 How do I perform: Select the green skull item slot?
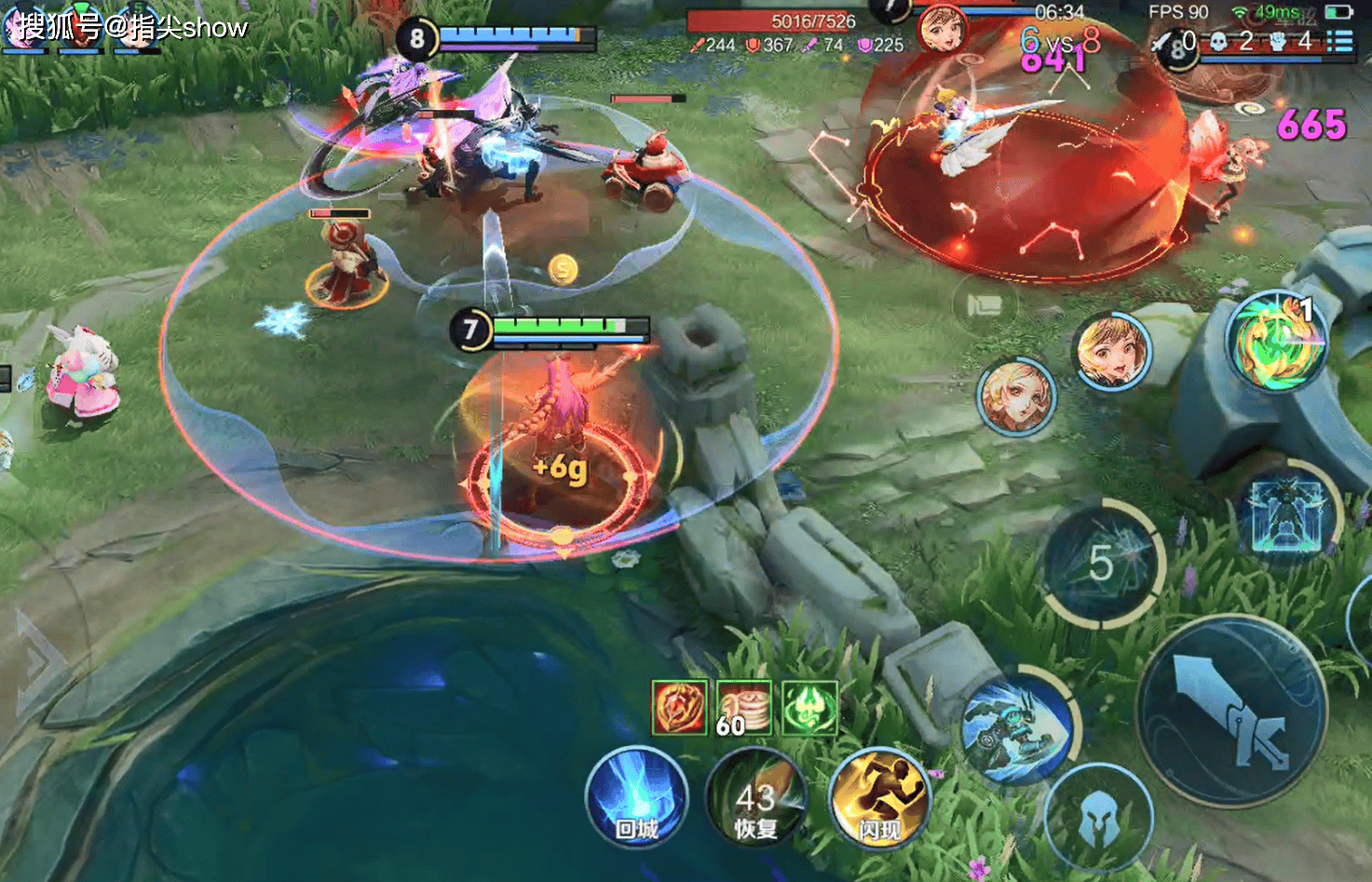(809, 708)
